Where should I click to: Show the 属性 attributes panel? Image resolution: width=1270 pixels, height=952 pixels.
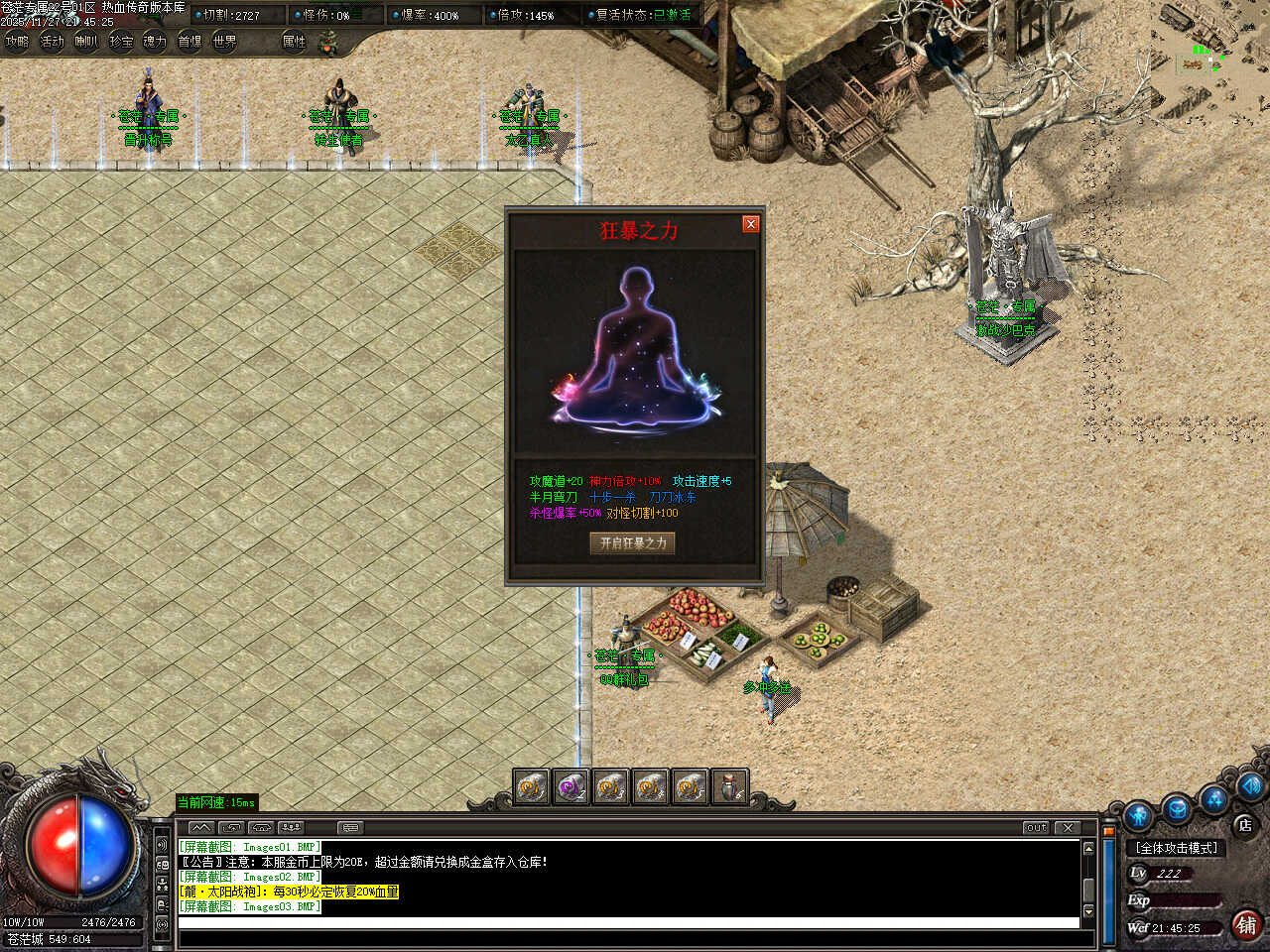(294, 42)
